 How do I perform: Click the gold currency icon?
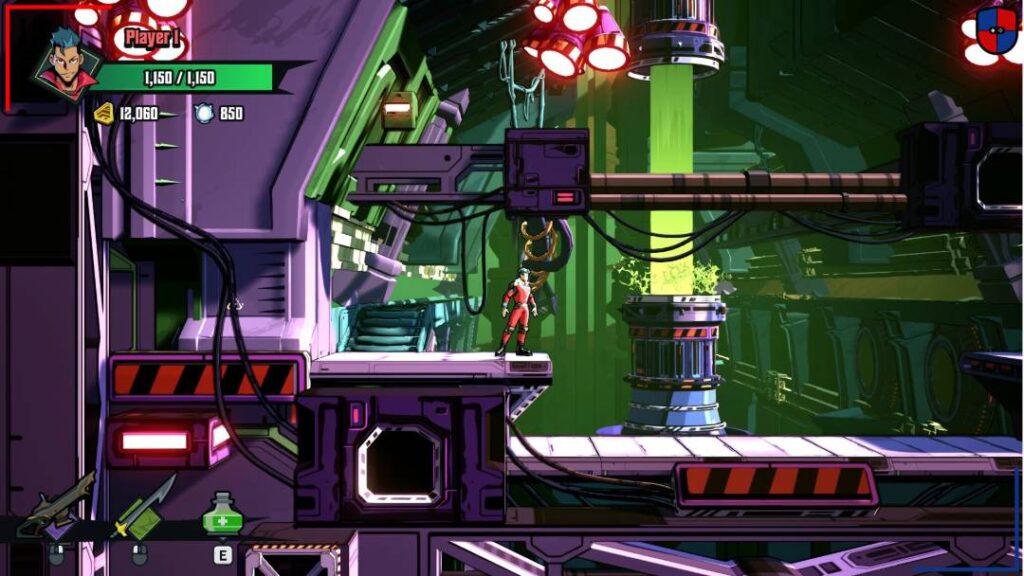coord(104,113)
